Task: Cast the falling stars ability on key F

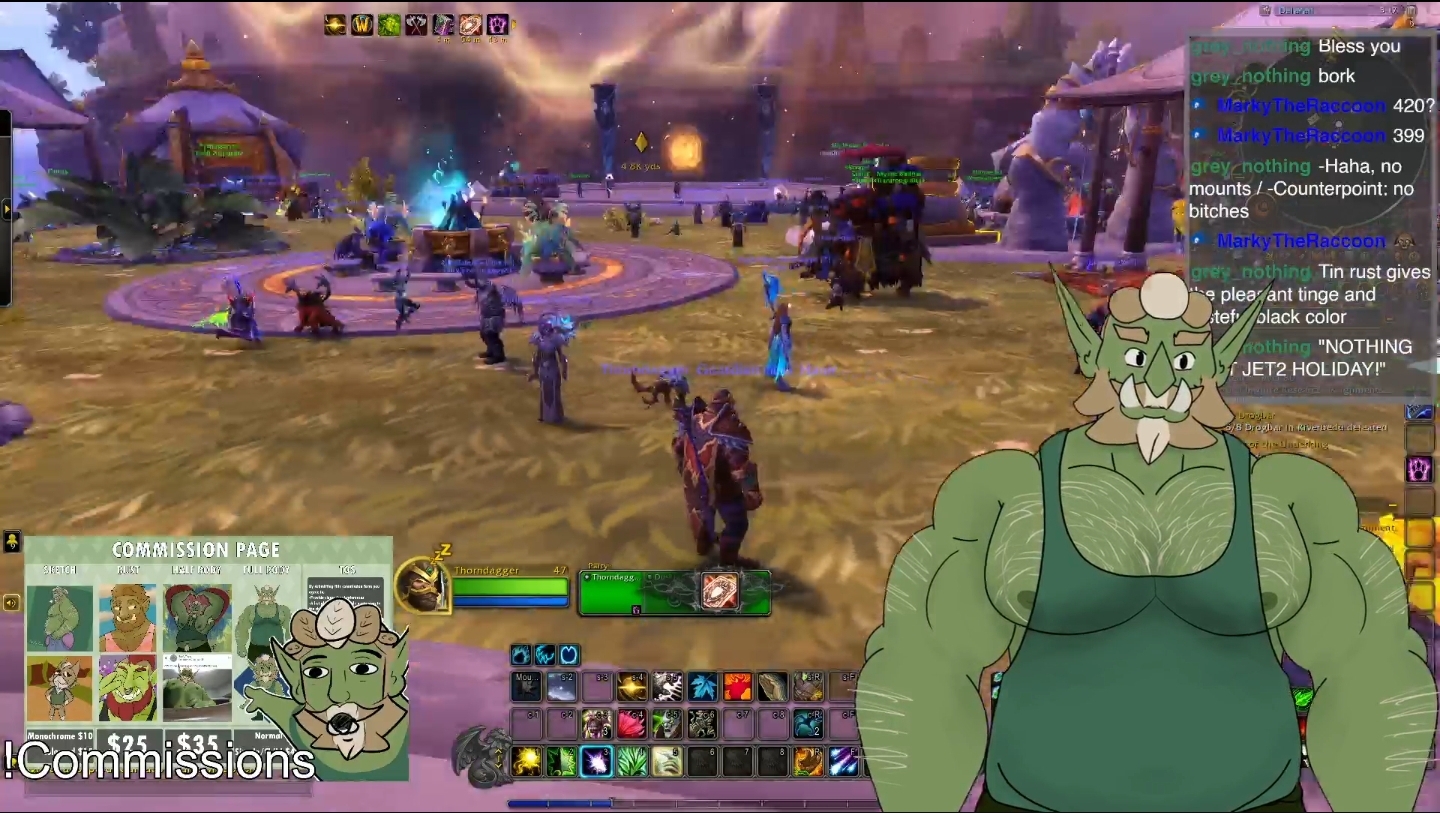Action: click(842, 762)
